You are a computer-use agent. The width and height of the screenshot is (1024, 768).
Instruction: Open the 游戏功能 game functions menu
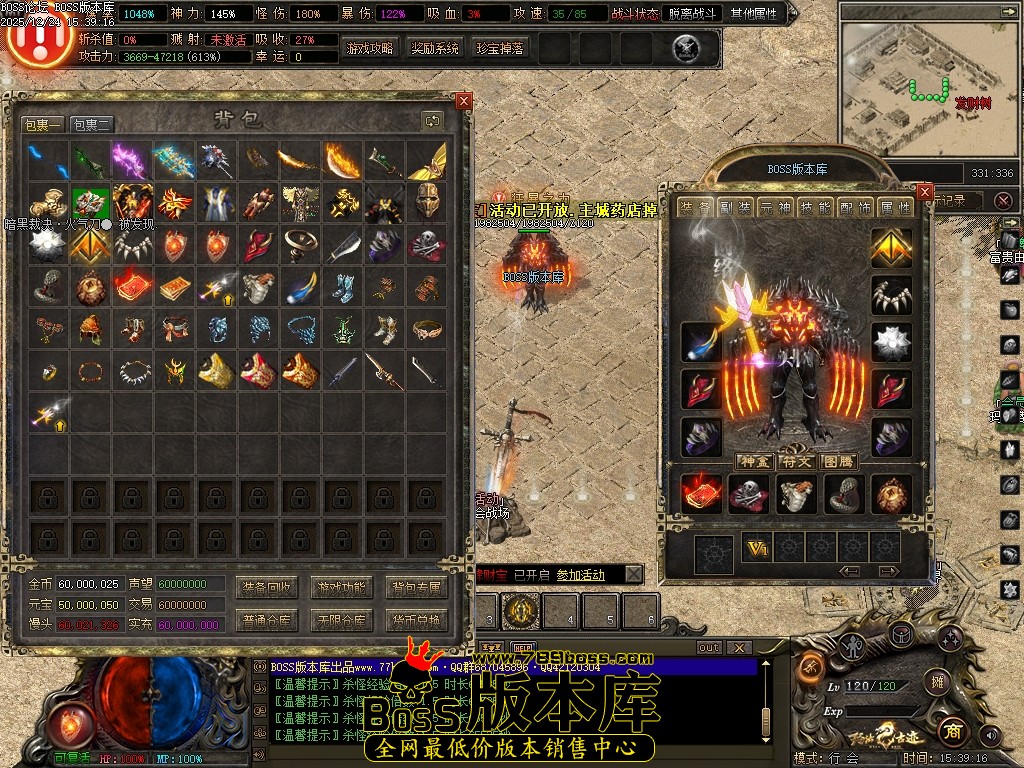[x=341, y=587]
